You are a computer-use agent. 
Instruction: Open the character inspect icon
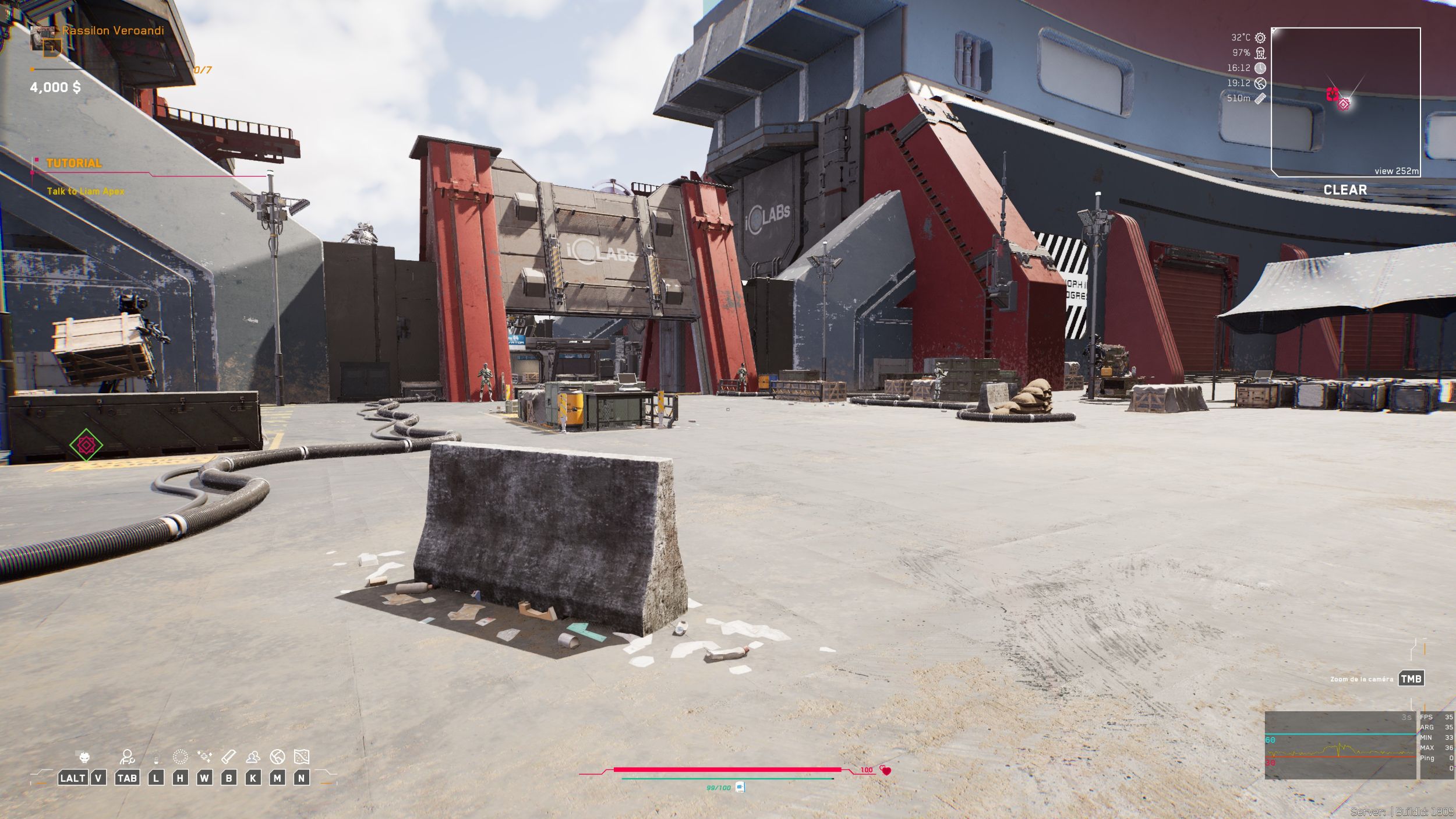pos(127,757)
